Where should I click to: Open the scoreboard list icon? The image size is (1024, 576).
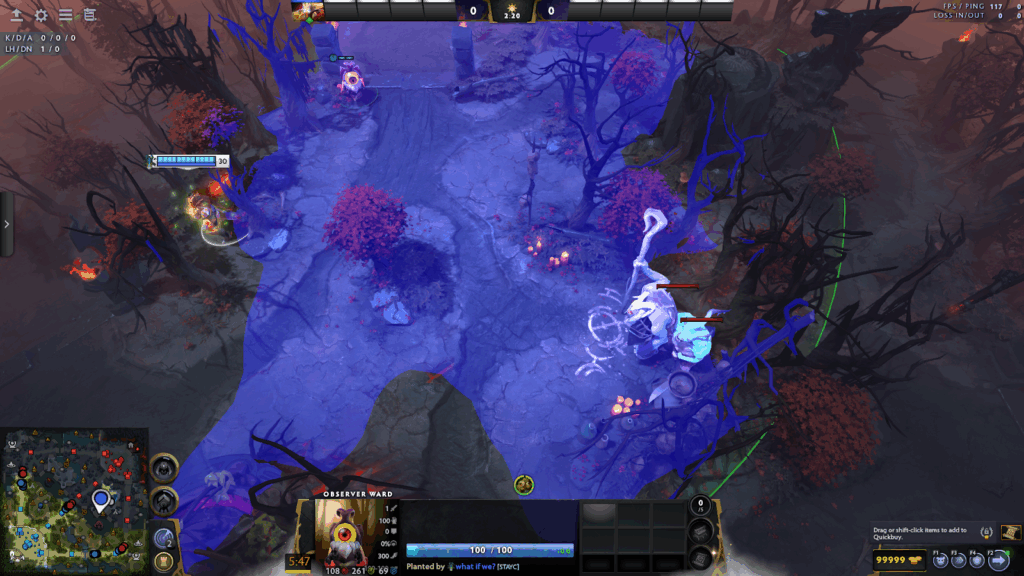(90, 15)
